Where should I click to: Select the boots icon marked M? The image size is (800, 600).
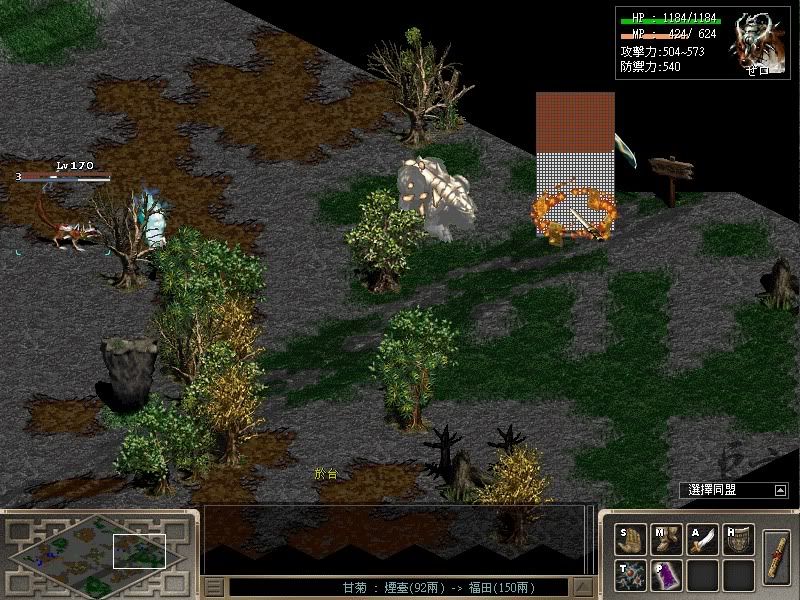[665, 541]
